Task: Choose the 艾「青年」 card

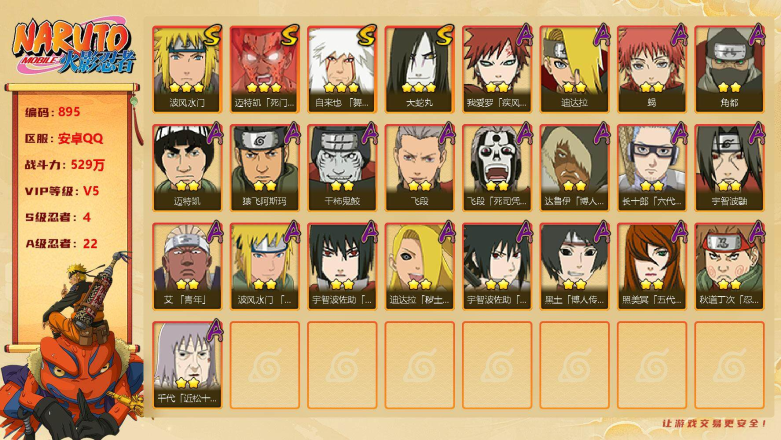Action: click(187, 264)
